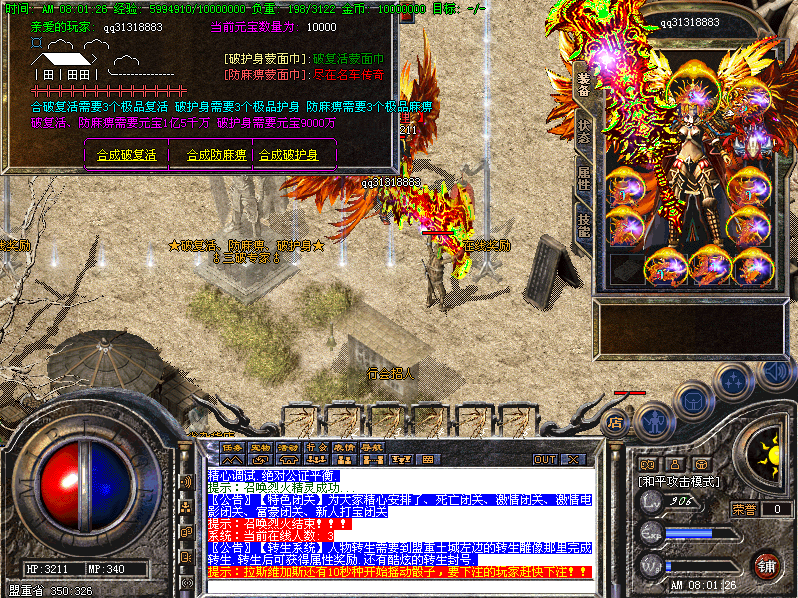Image resolution: width=798 pixels, height=598 pixels.
Task: Open the 店 shop round button
Action: [616, 422]
